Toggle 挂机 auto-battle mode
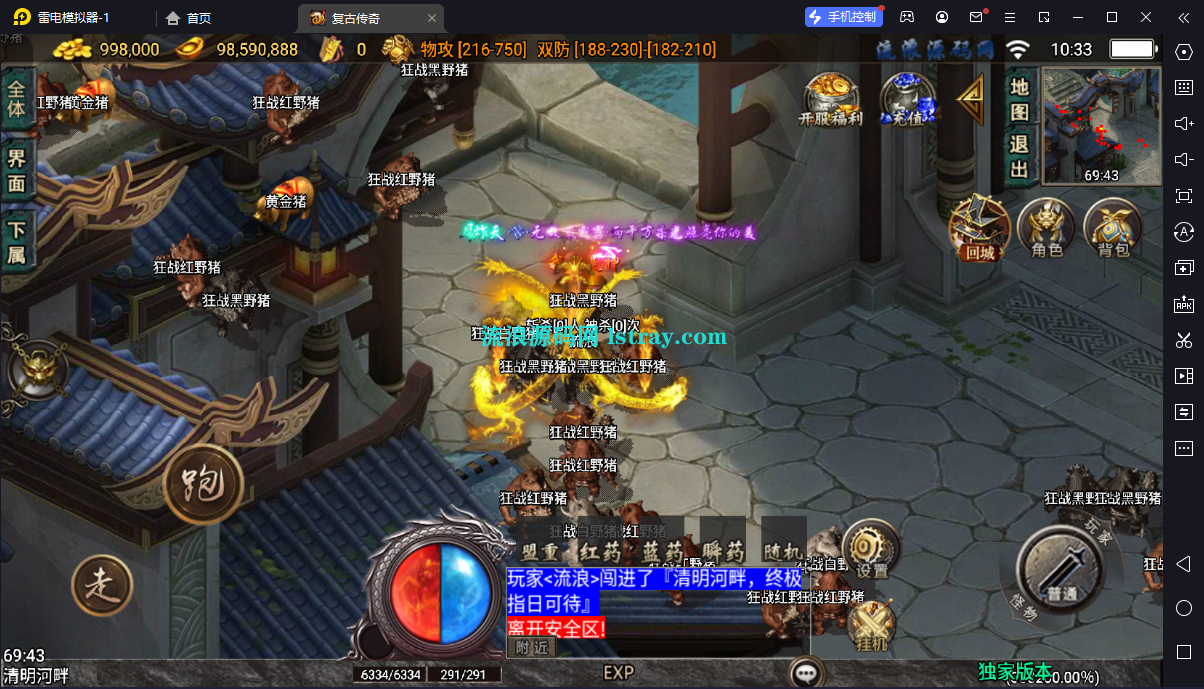Screen dimensions: 1204x689 [x=871, y=625]
